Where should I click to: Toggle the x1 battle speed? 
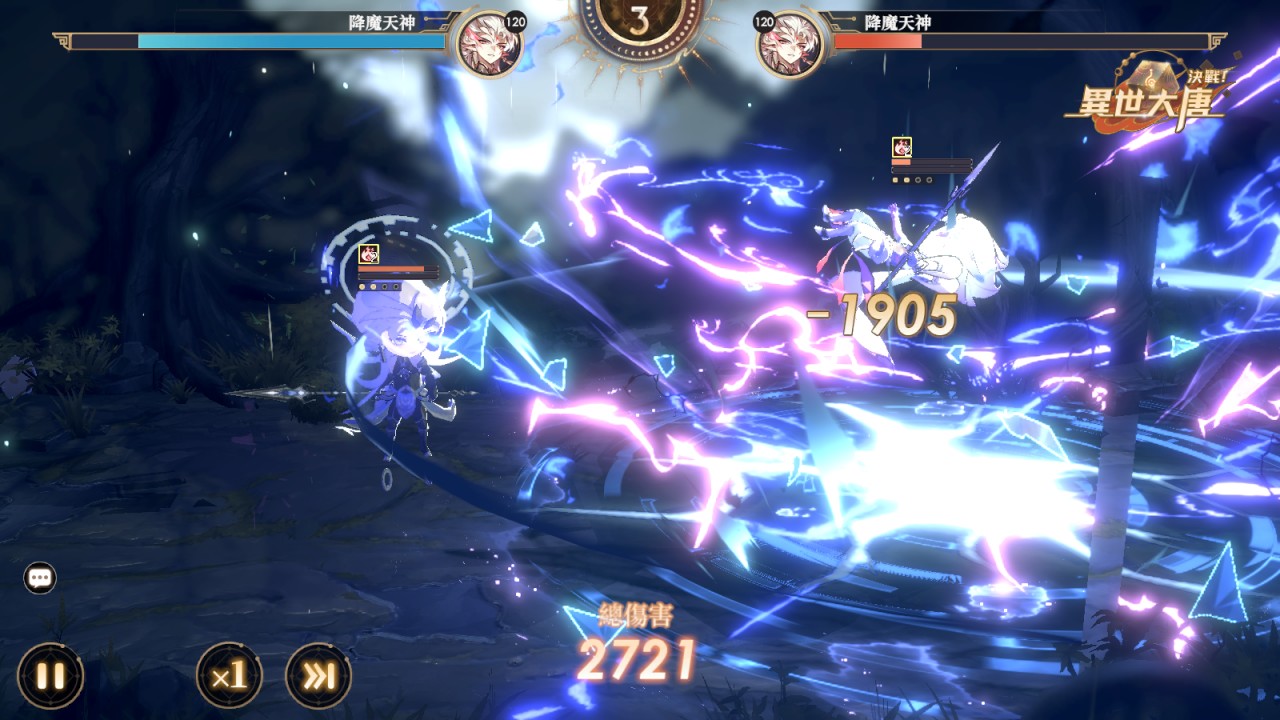229,676
